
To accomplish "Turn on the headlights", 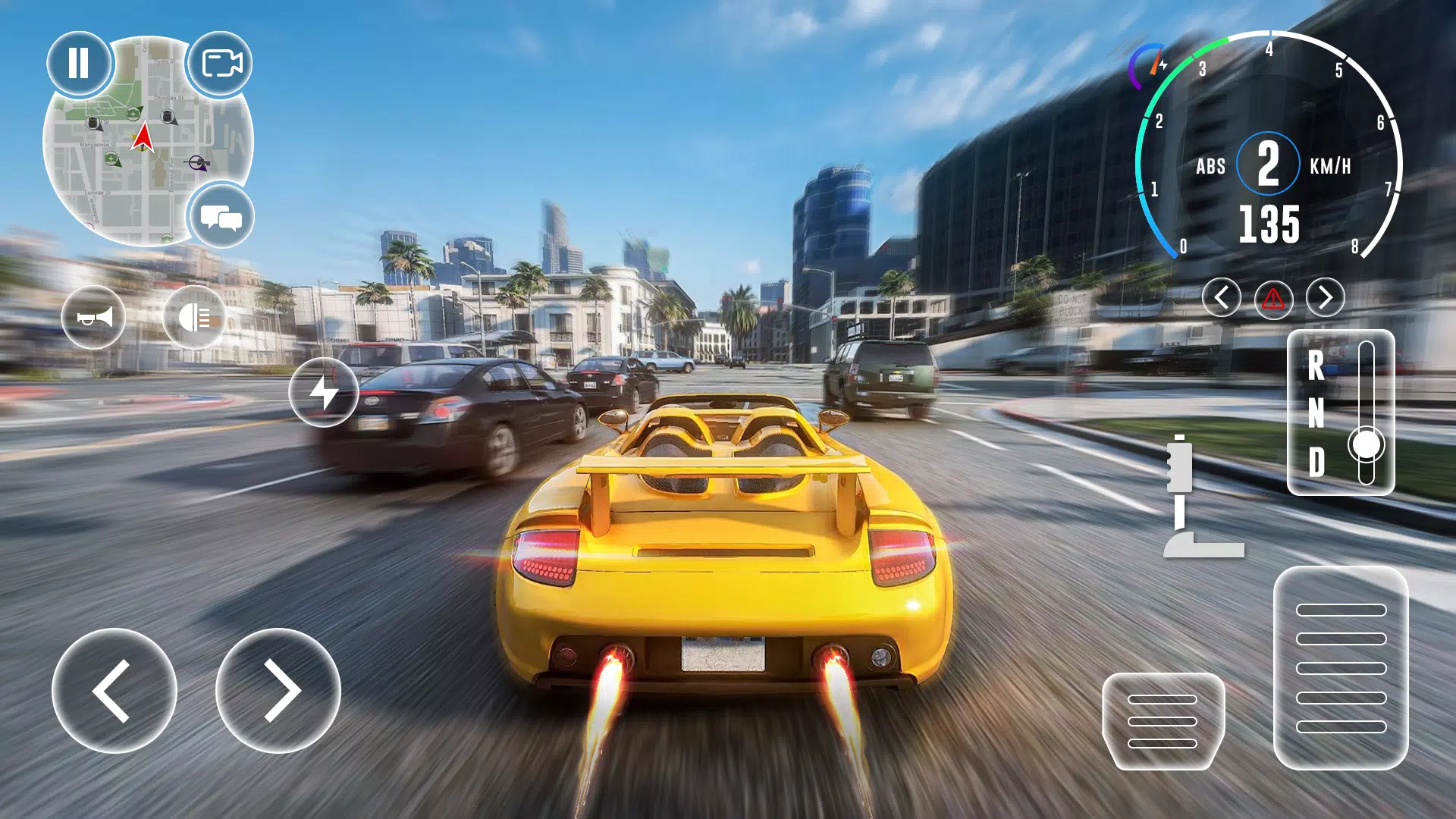I will (x=195, y=318).
